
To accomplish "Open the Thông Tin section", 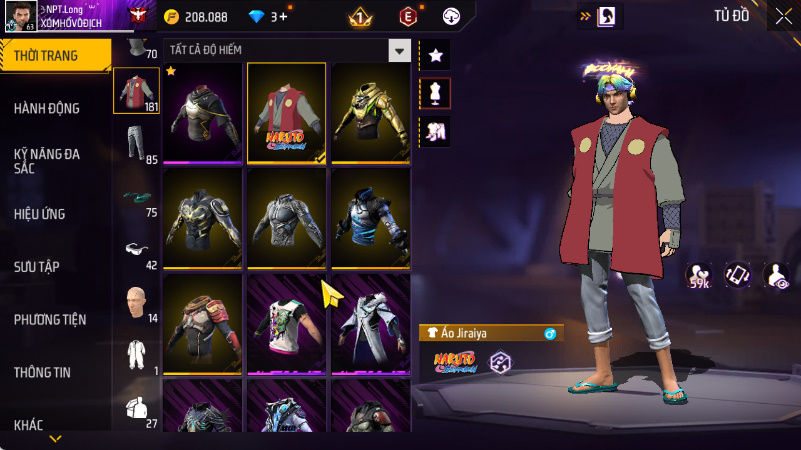I will pos(42,372).
